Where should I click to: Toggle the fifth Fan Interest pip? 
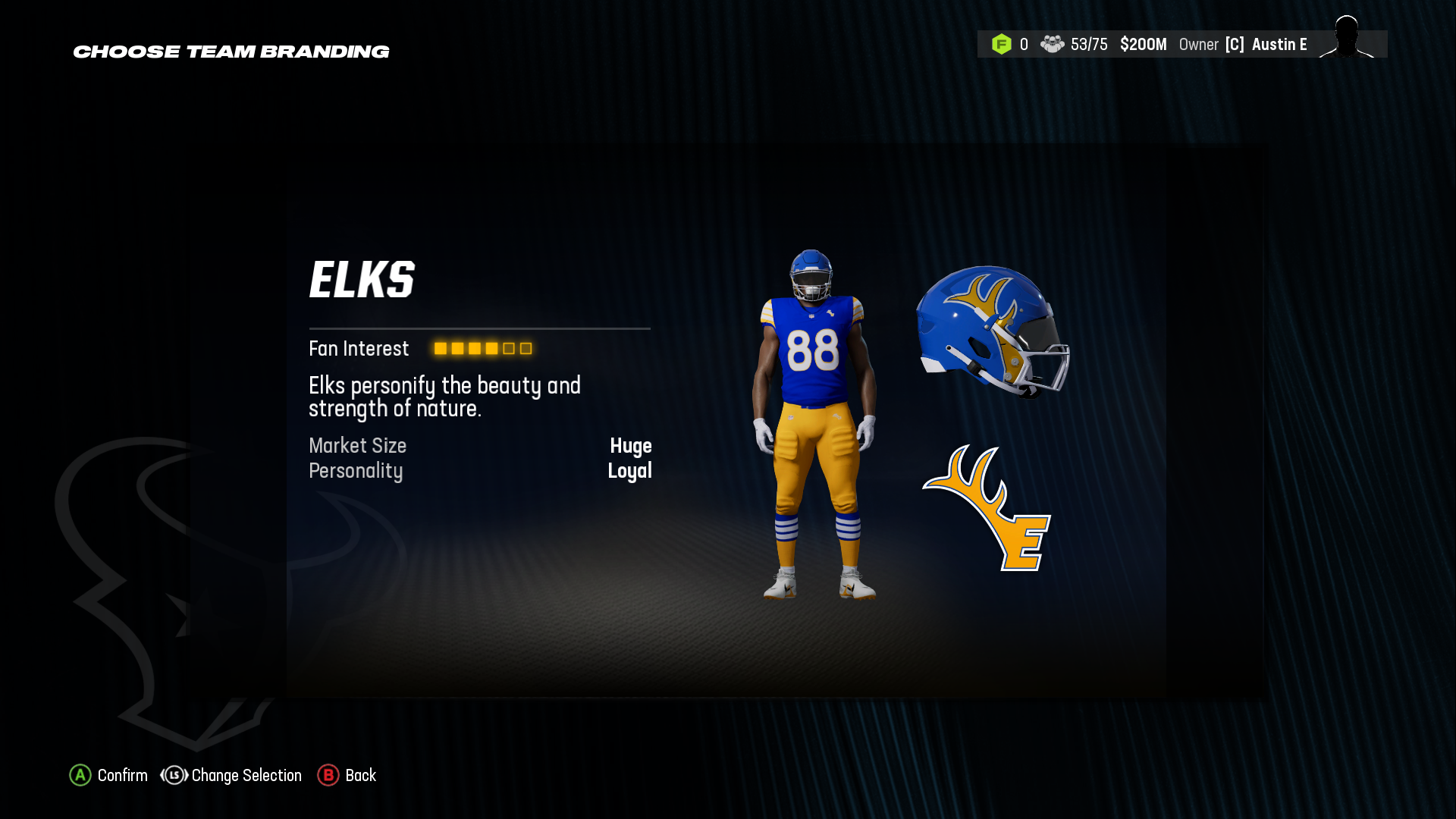coord(507,349)
